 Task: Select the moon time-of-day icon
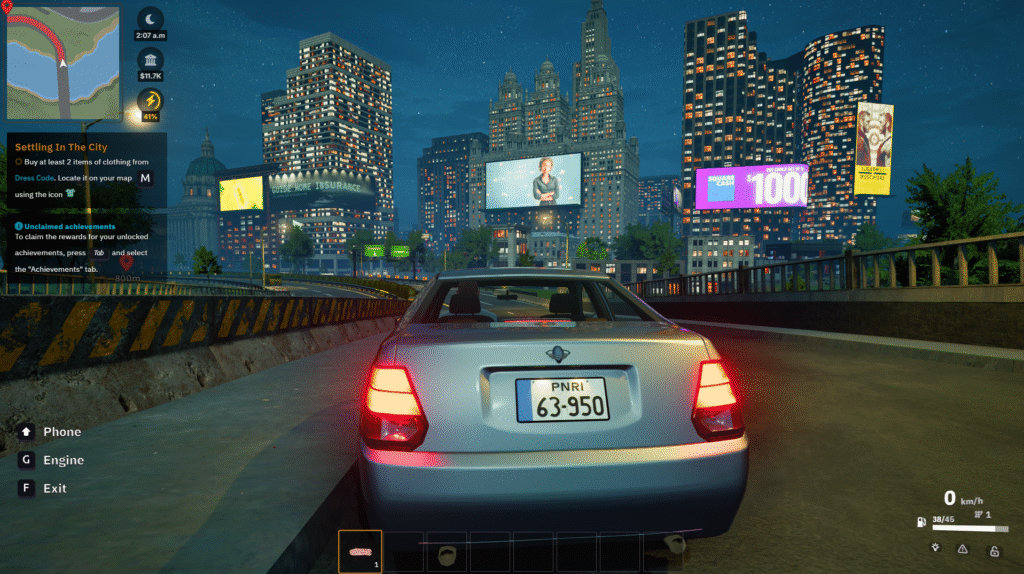click(x=151, y=19)
